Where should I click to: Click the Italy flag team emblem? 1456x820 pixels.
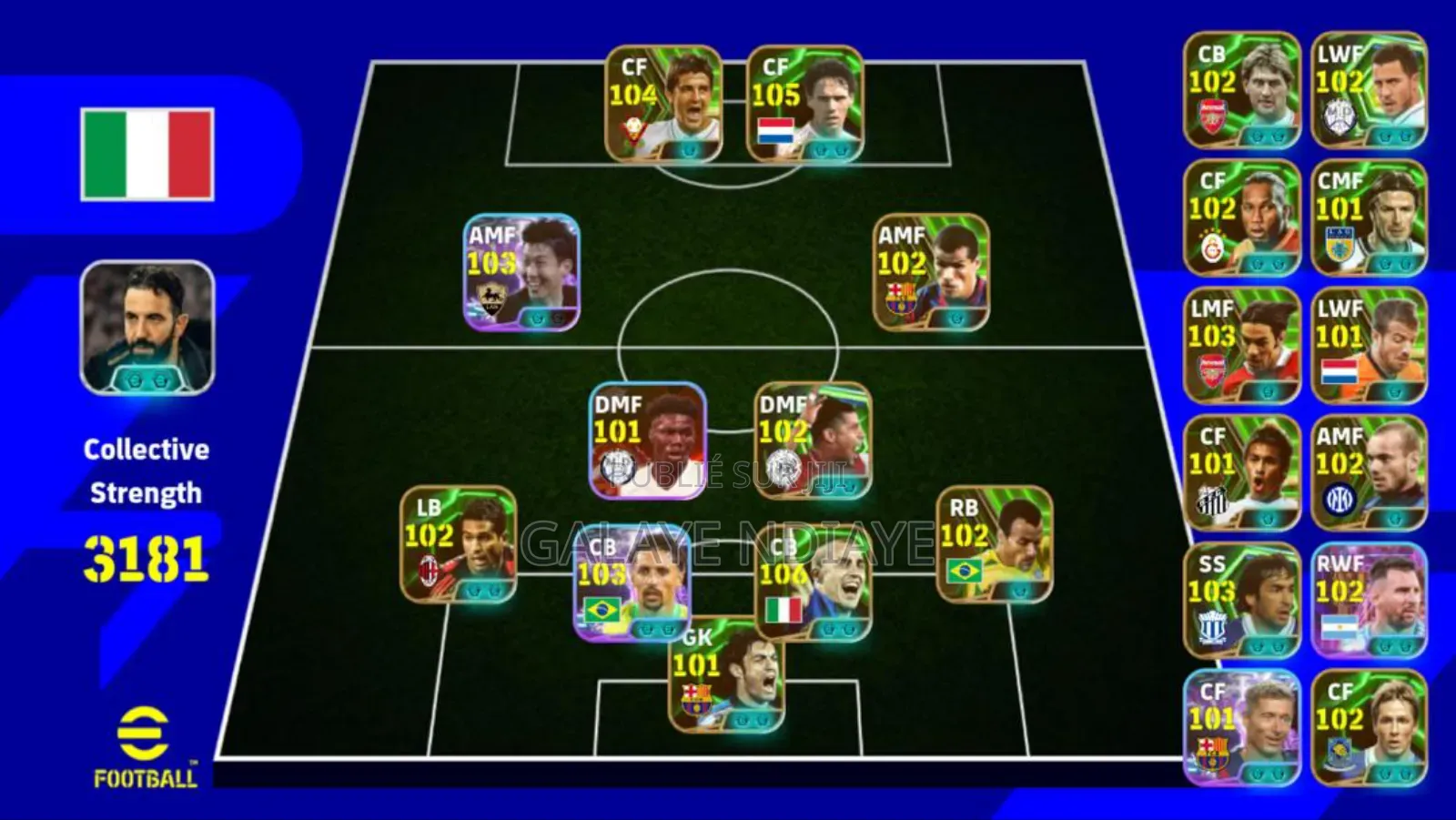147,154
